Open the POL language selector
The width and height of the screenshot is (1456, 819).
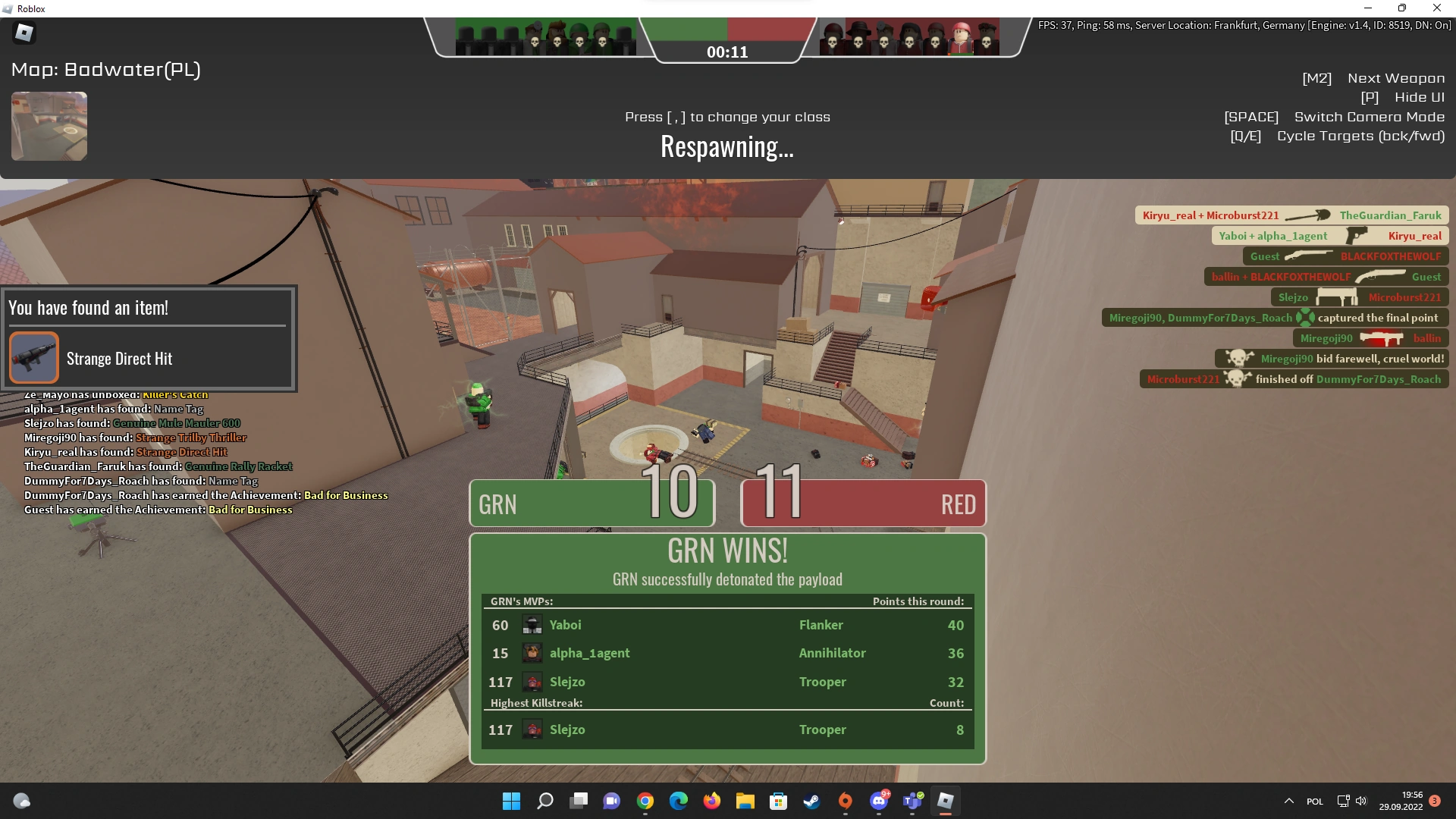click(x=1314, y=801)
